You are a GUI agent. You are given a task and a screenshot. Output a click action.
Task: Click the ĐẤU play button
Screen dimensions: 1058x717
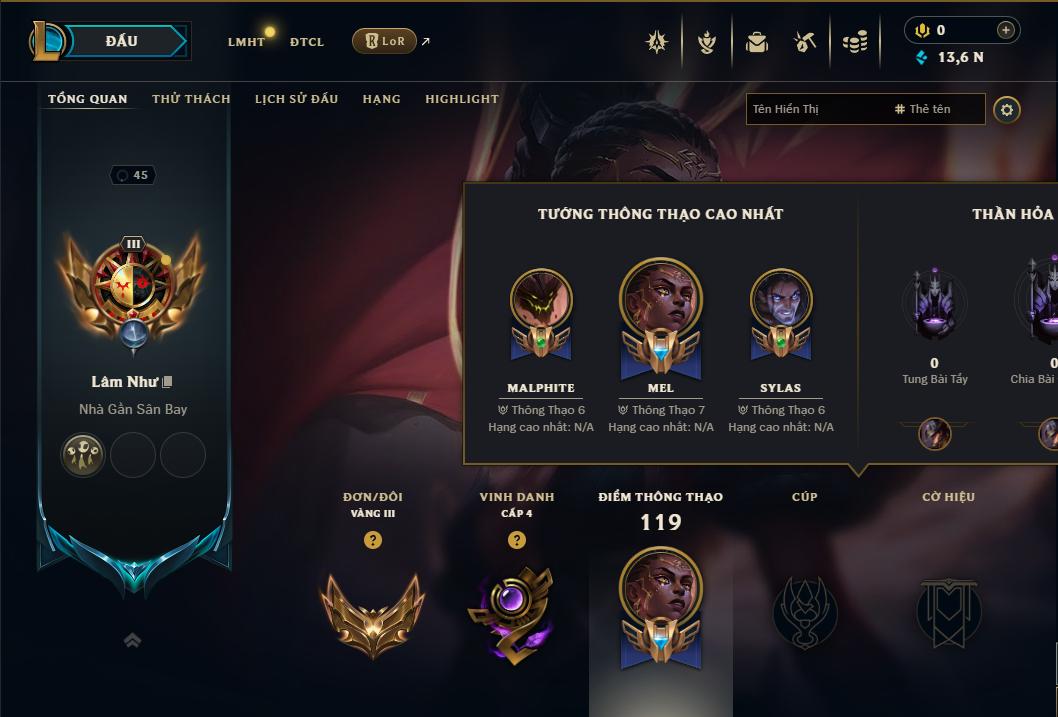coord(122,41)
